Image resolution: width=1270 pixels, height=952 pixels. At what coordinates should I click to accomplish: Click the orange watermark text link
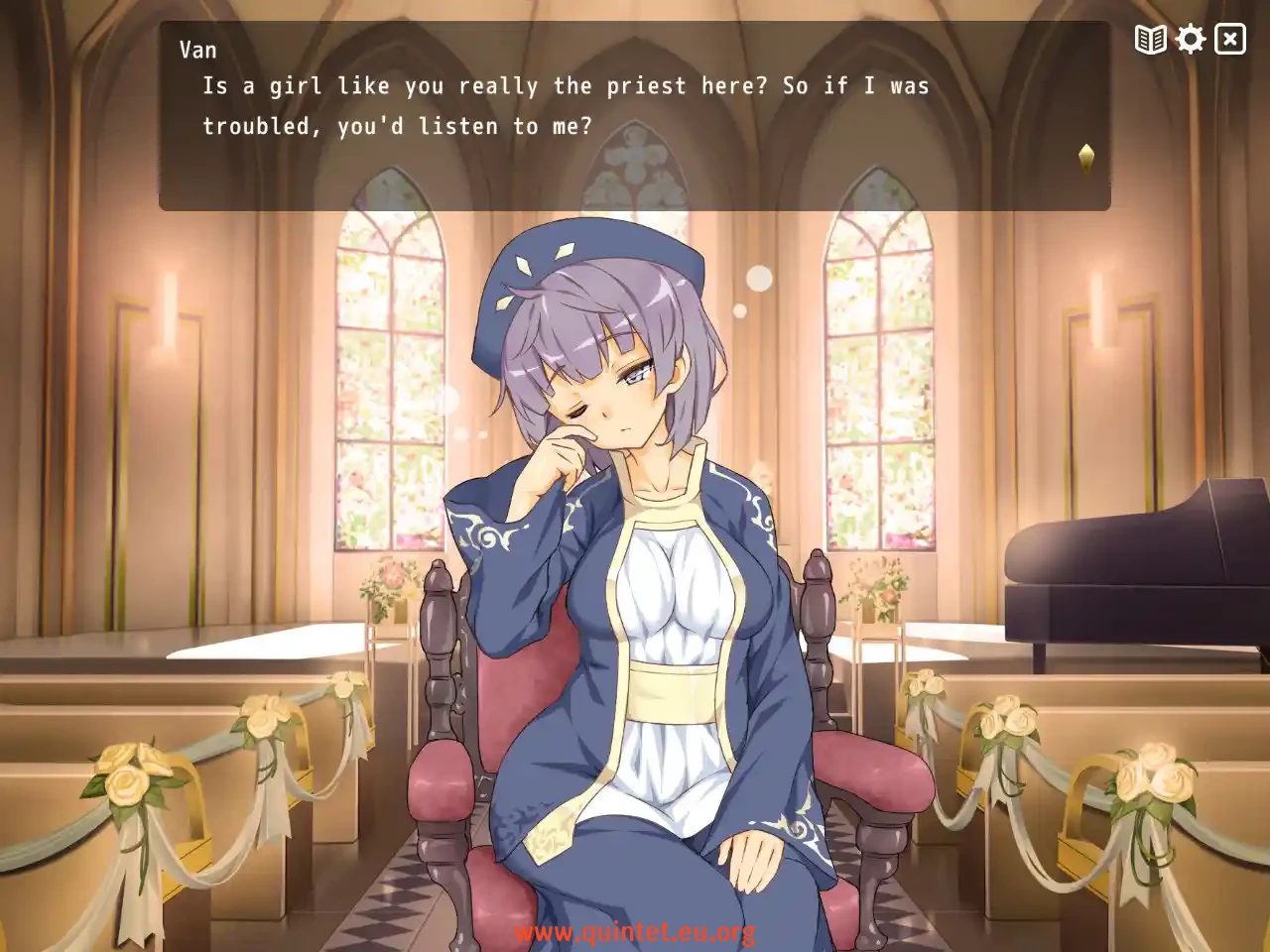(x=635, y=933)
